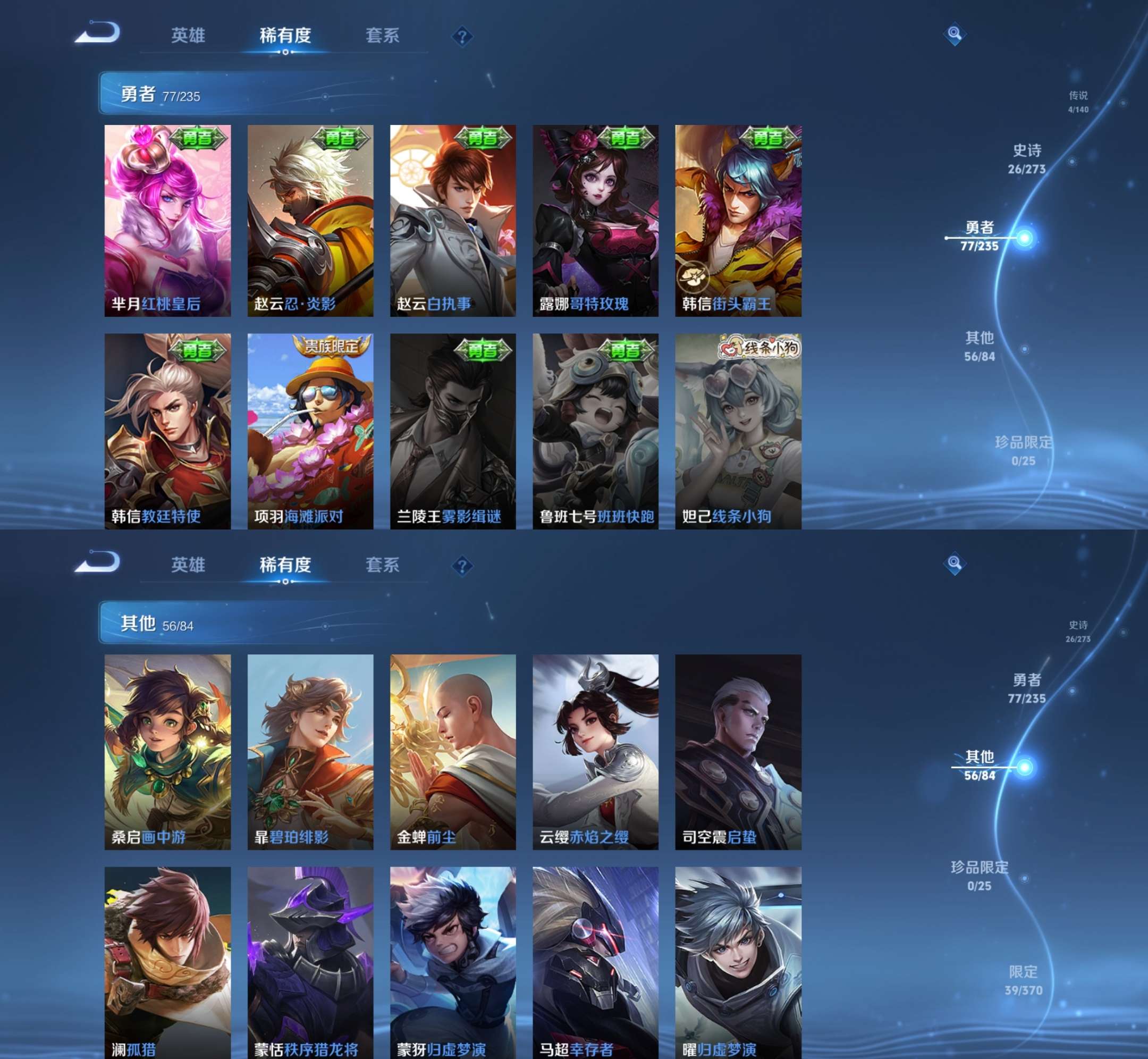View Luna's 哥特玫瑰 skin
Image resolution: width=1148 pixels, height=1059 pixels.
[x=595, y=221]
